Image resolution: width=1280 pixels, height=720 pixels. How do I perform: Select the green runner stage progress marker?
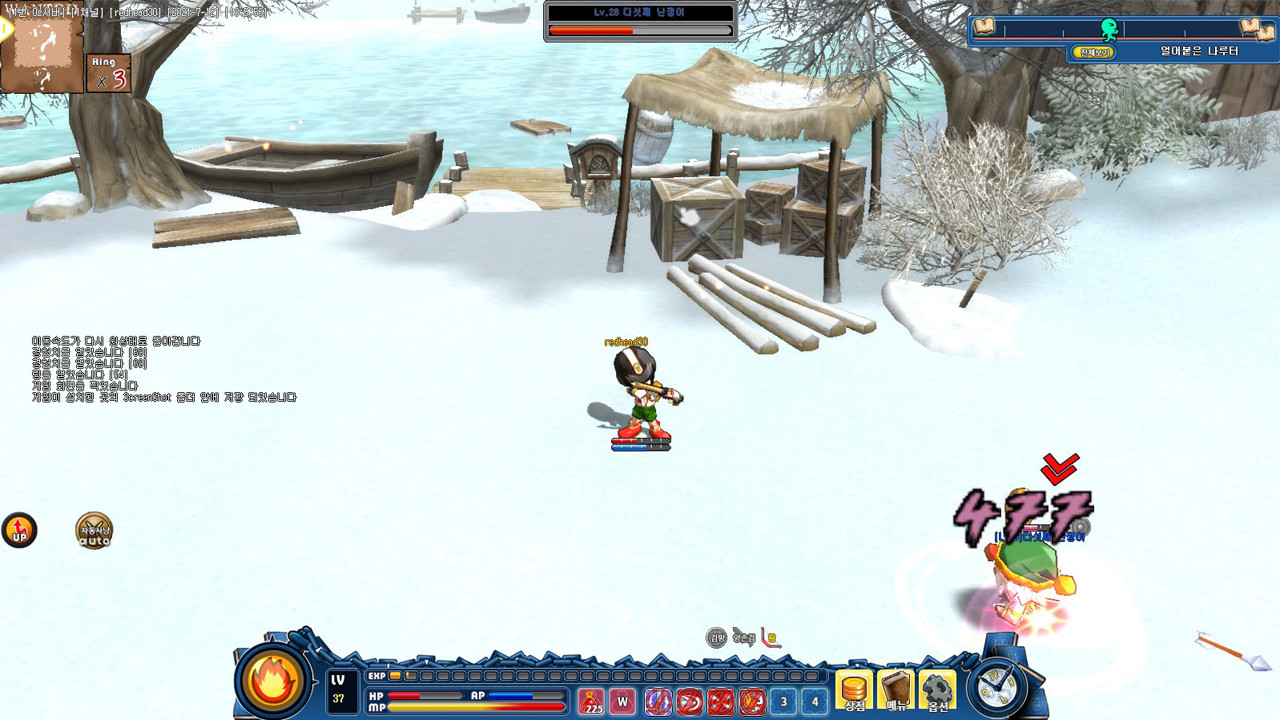[1108, 28]
